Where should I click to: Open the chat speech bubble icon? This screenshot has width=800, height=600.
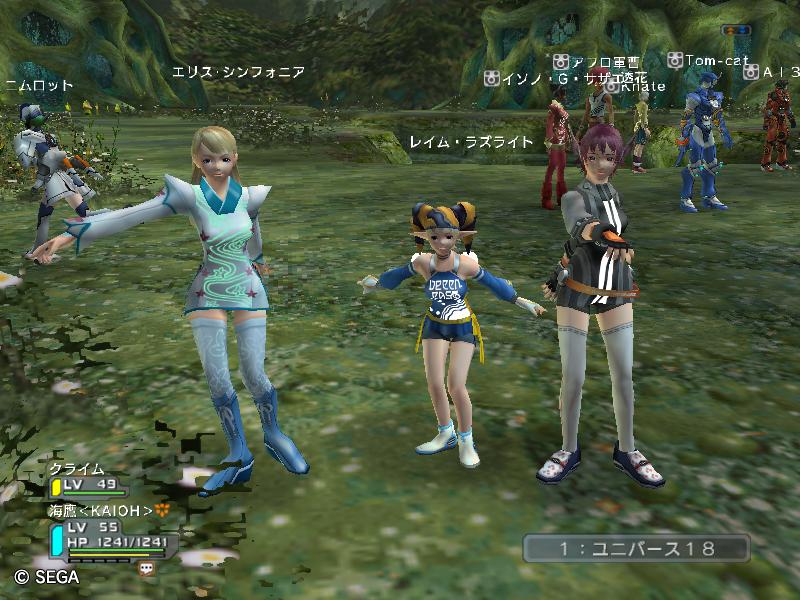147,567
